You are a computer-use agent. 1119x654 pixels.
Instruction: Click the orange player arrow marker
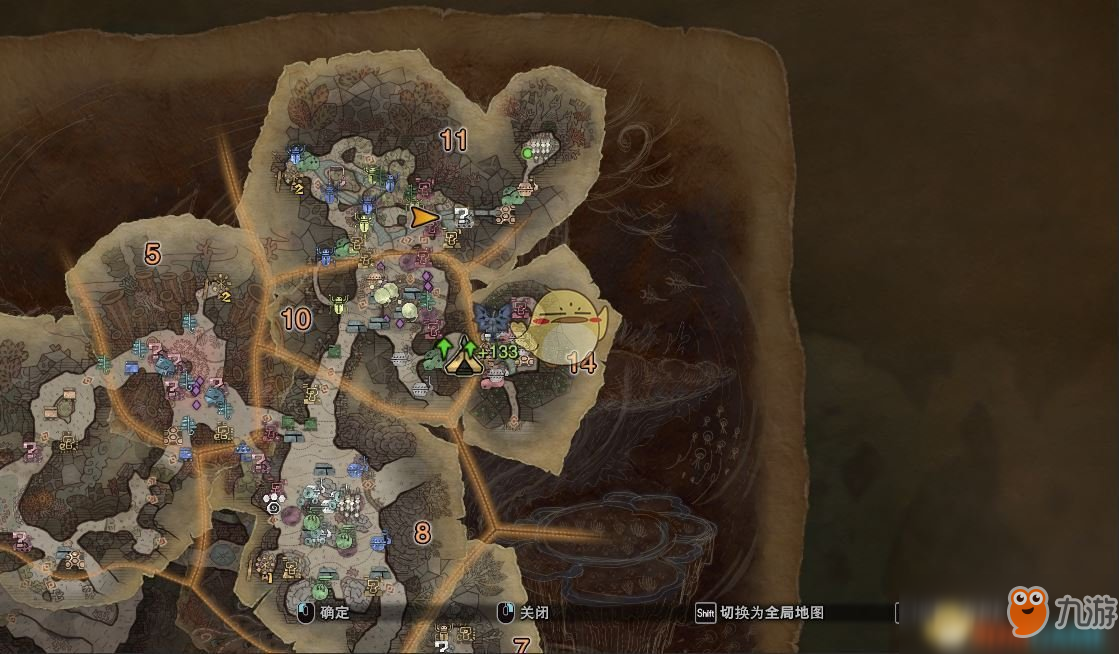pyautogui.click(x=424, y=217)
